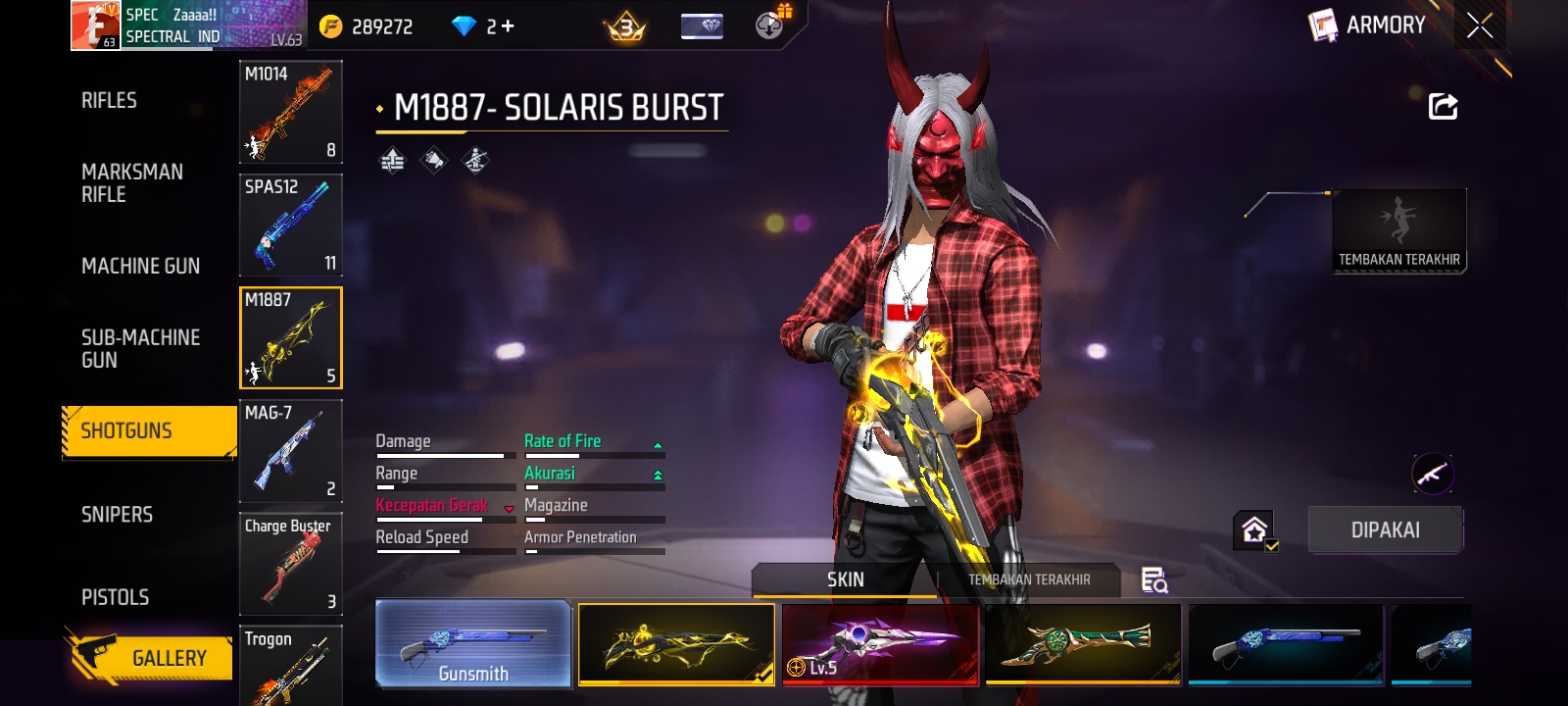
Task: Switch to Marksman Rifle category
Action: 132,183
